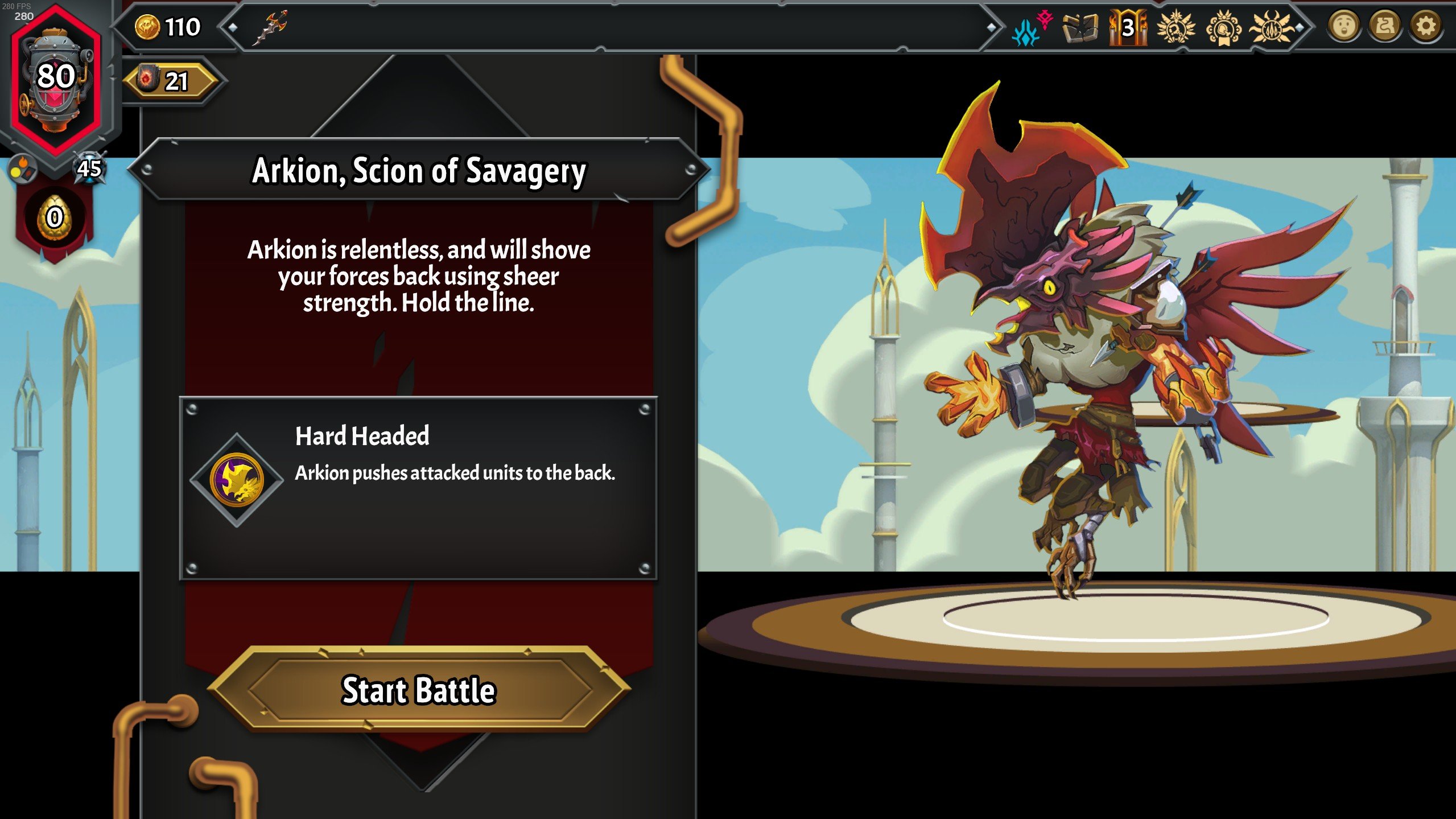1456x819 pixels.
Task: Click the ribbon-badge crest icon
Action: click(x=1224, y=27)
